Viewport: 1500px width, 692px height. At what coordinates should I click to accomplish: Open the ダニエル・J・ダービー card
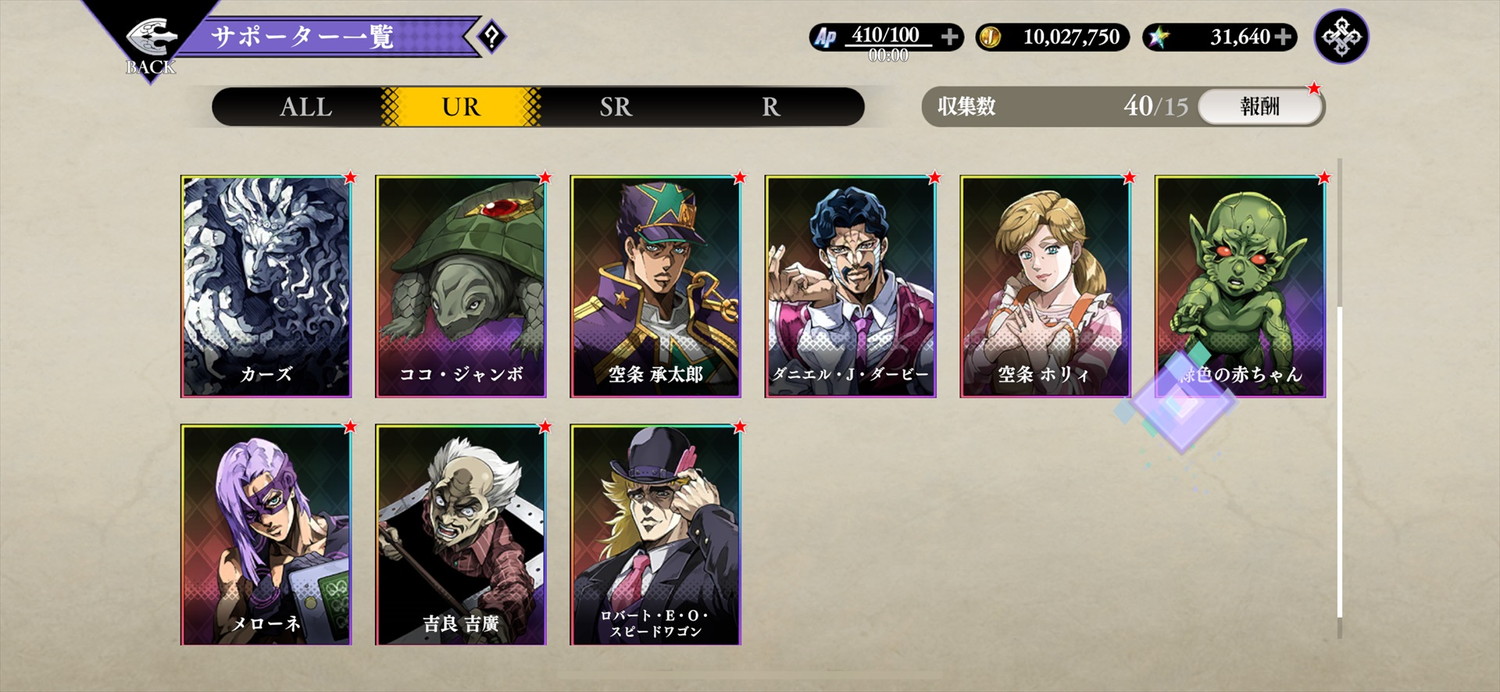851,286
